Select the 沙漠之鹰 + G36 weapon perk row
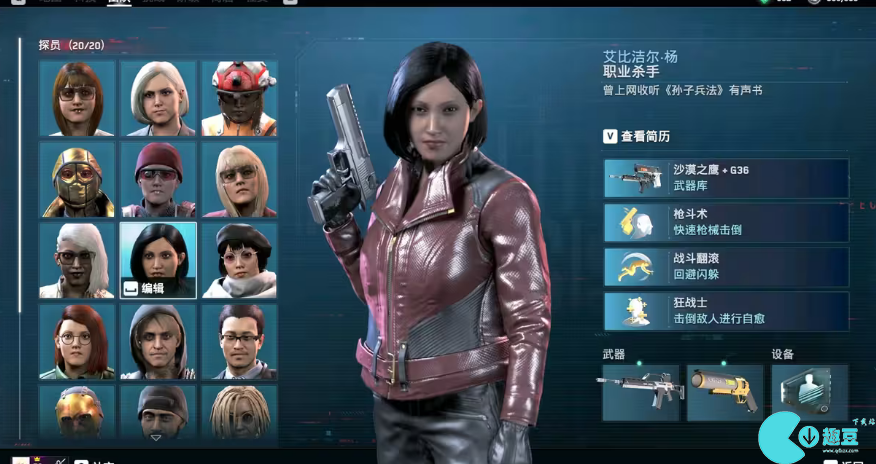This screenshot has width=876, height=464. [x=726, y=178]
